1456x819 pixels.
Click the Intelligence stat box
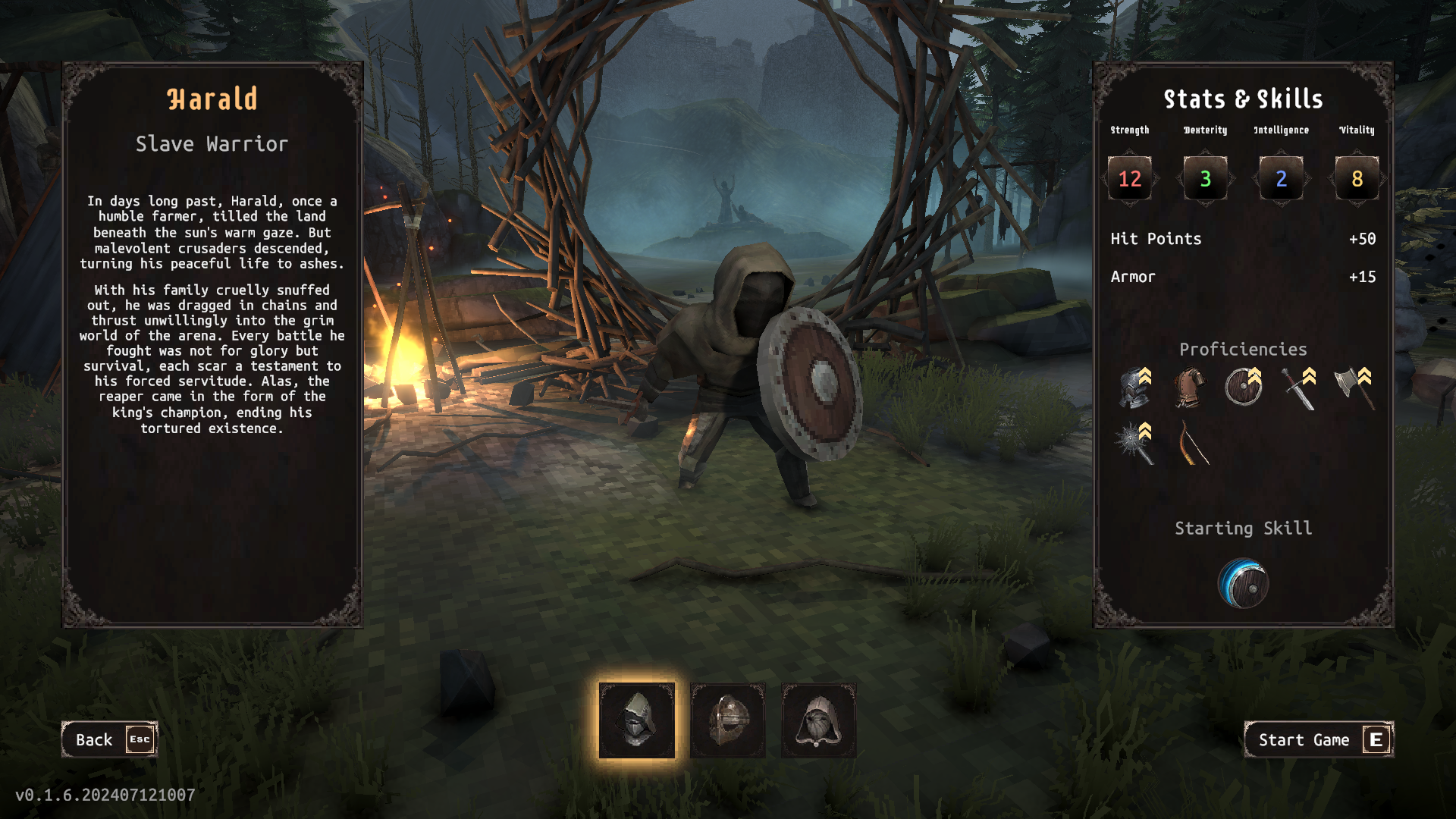tap(1282, 179)
